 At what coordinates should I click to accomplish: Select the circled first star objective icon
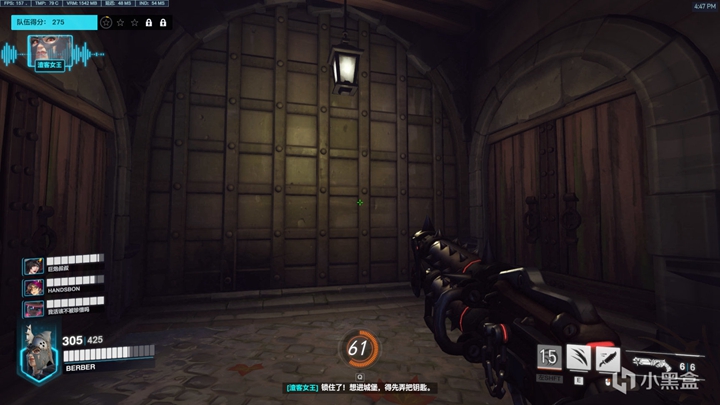click(106, 21)
